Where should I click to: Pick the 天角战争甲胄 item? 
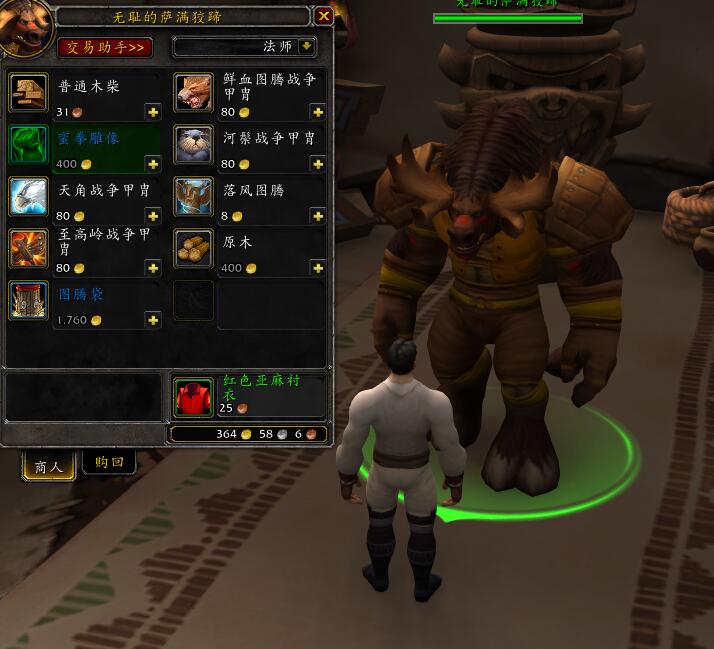29,197
